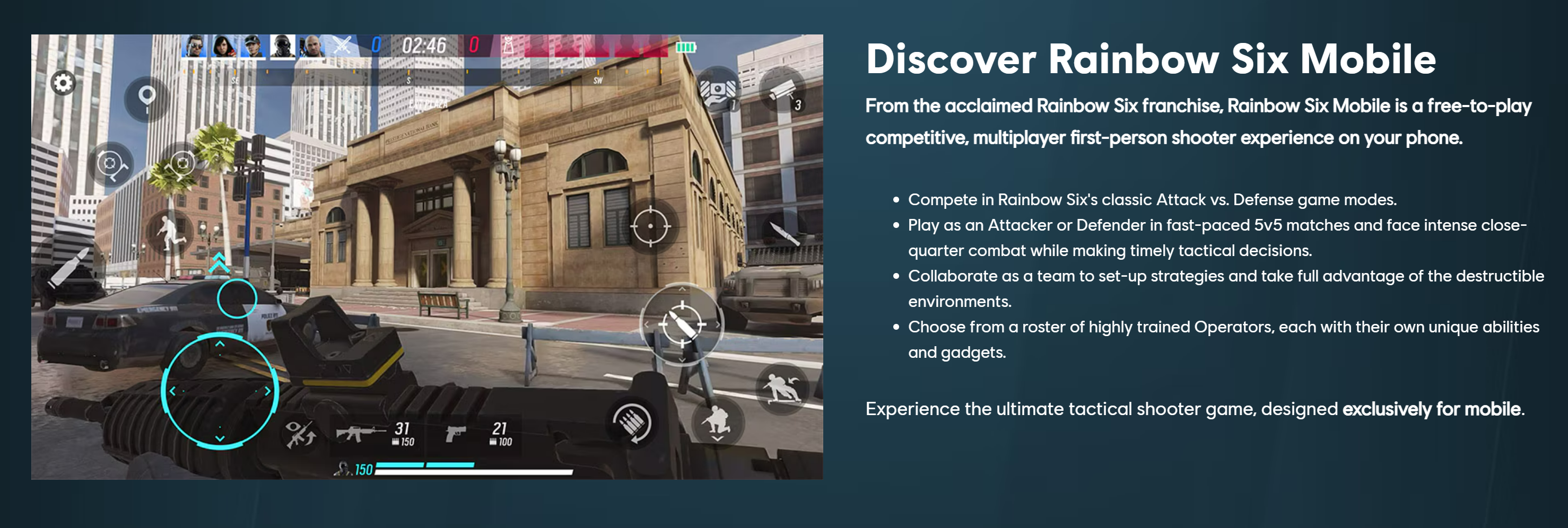Reload using the bullets reload button
Viewport: 1568px width, 528px height.
pos(632,422)
